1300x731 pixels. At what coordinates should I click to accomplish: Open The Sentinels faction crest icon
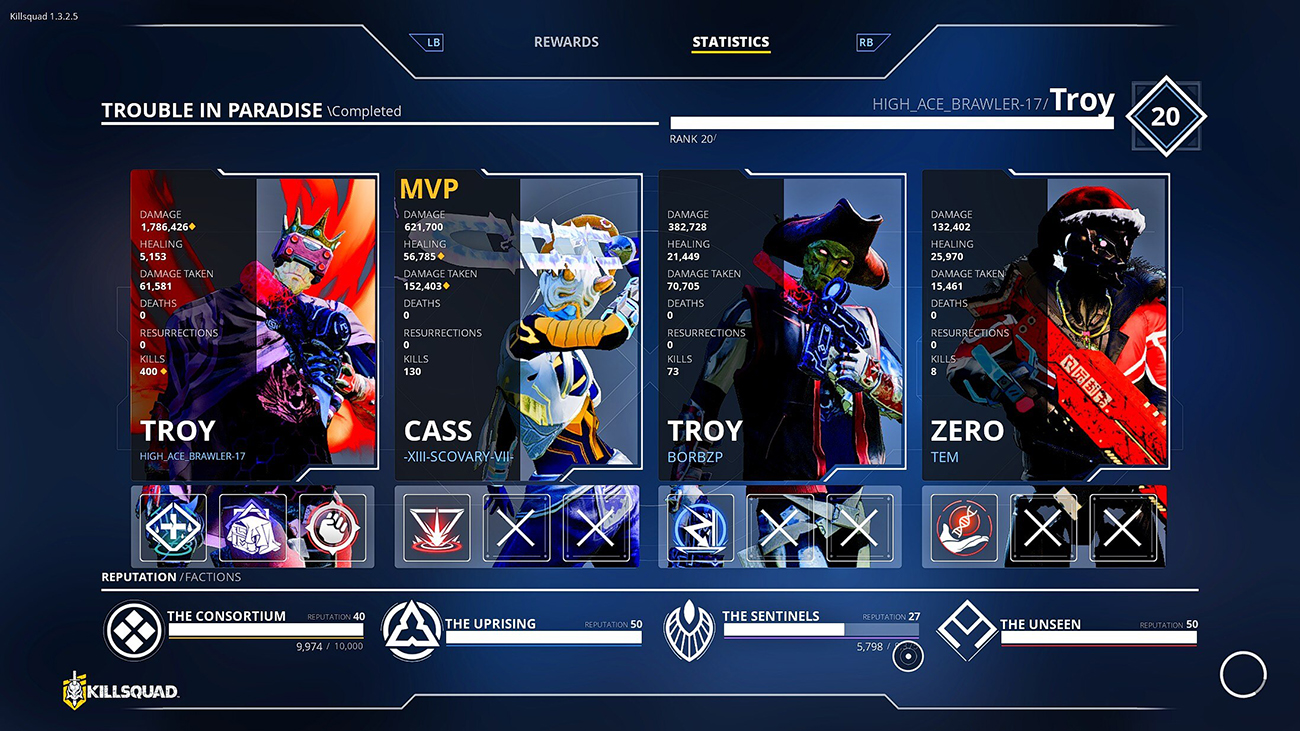click(x=690, y=632)
